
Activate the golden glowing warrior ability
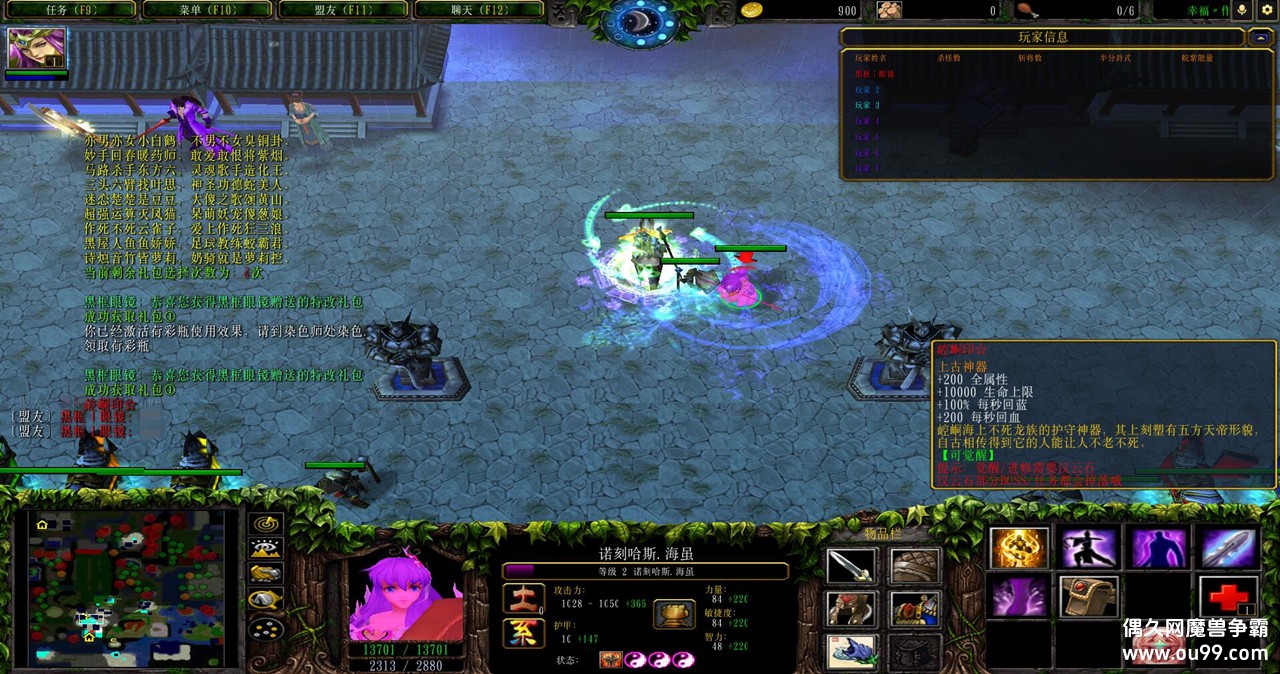point(1019,548)
